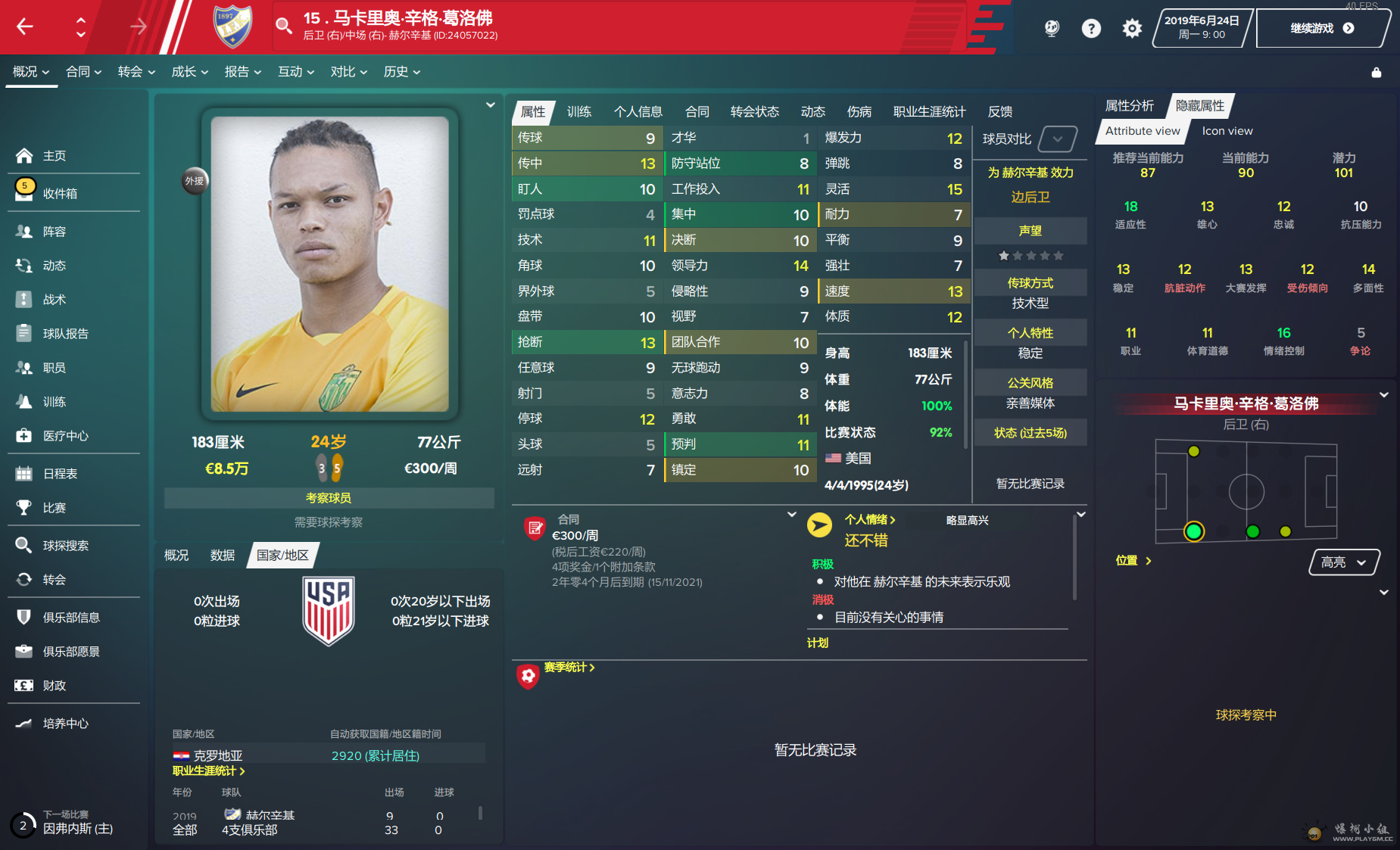Viewport: 1400px width, 850px height.
Task: Open 战术 (Tactics) from the sidebar
Action: [x=55, y=300]
